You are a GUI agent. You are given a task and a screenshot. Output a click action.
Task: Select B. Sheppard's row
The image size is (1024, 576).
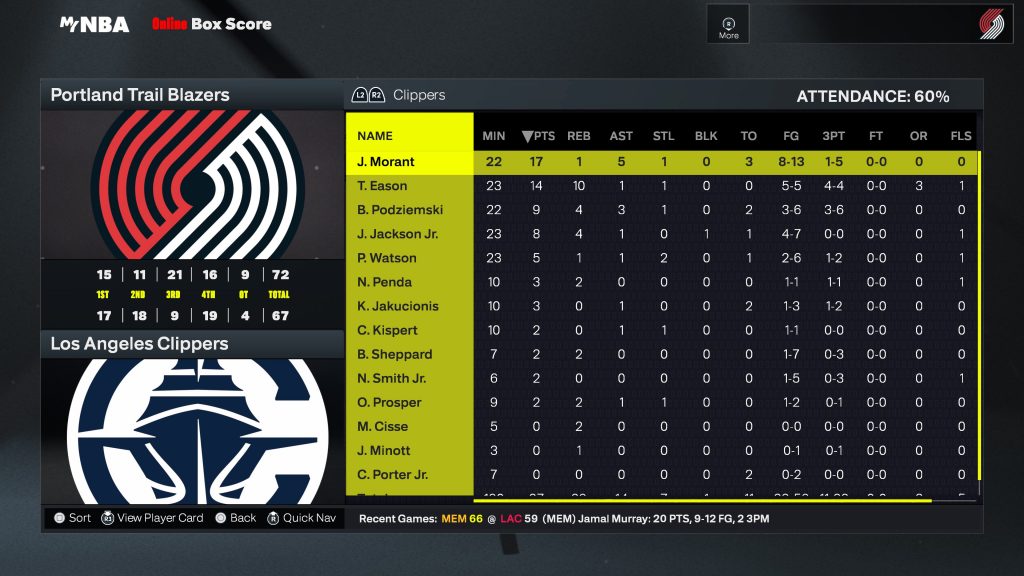point(395,354)
